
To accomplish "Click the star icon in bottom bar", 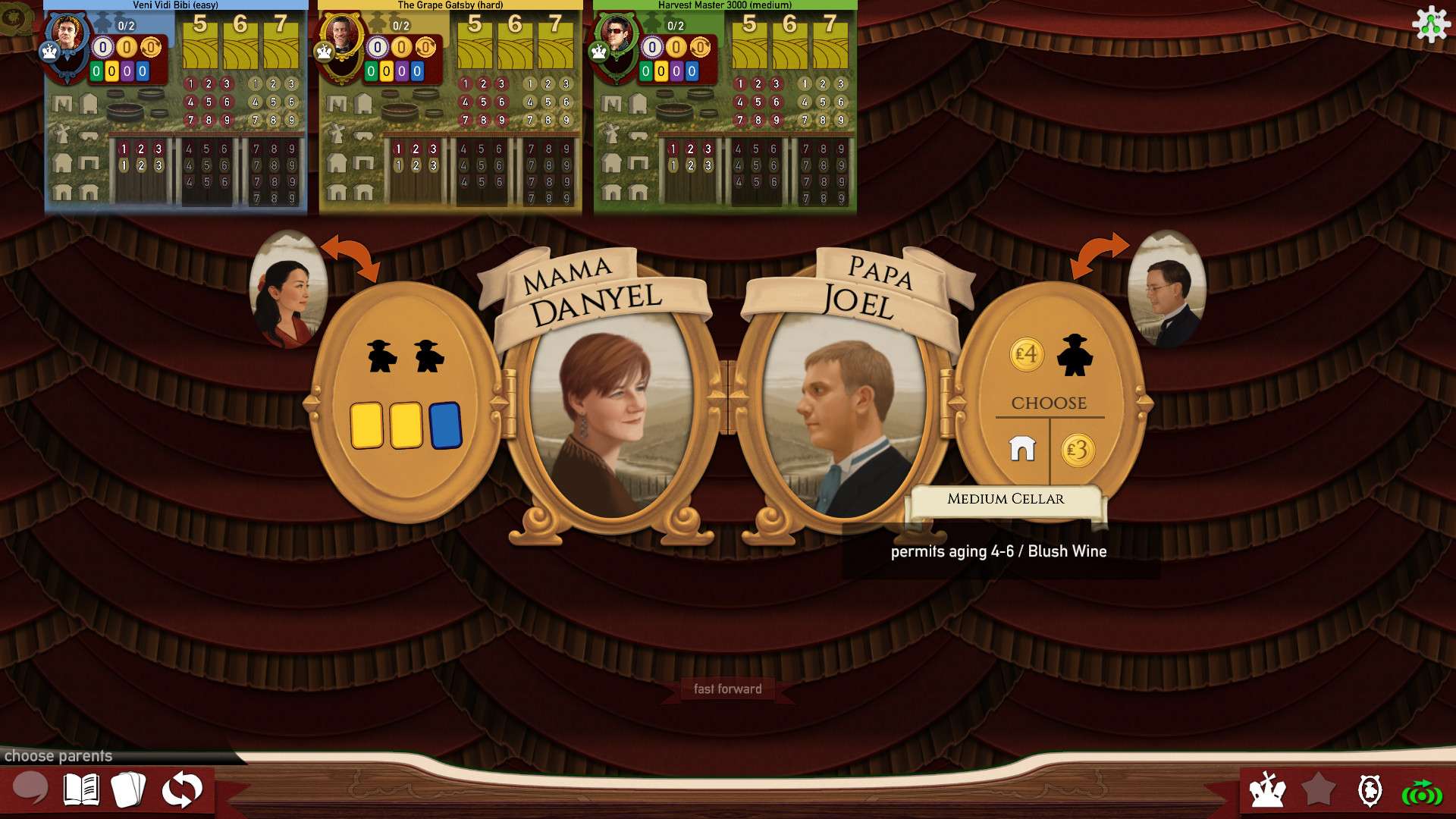I will coord(1319,789).
